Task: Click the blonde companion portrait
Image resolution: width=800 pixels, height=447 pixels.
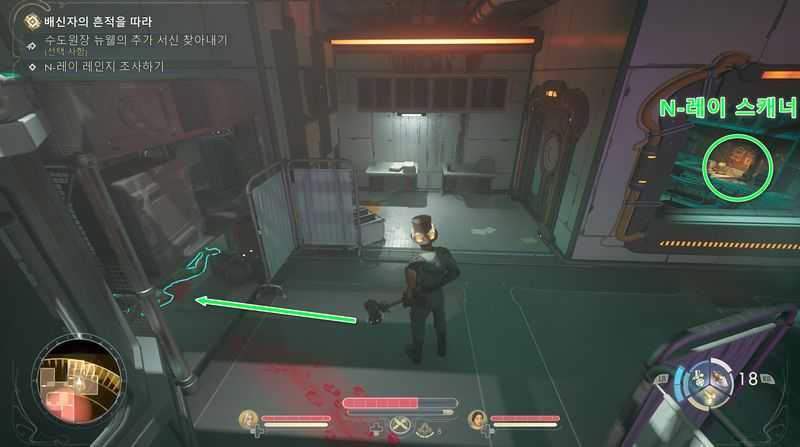Action: [248, 419]
